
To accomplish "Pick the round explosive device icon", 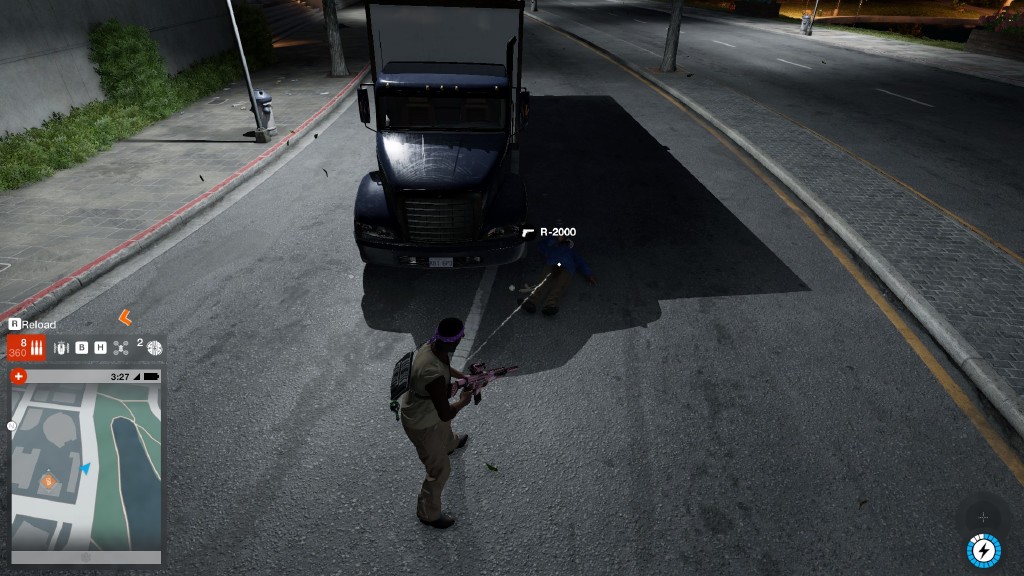I will click(x=154, y=348).
